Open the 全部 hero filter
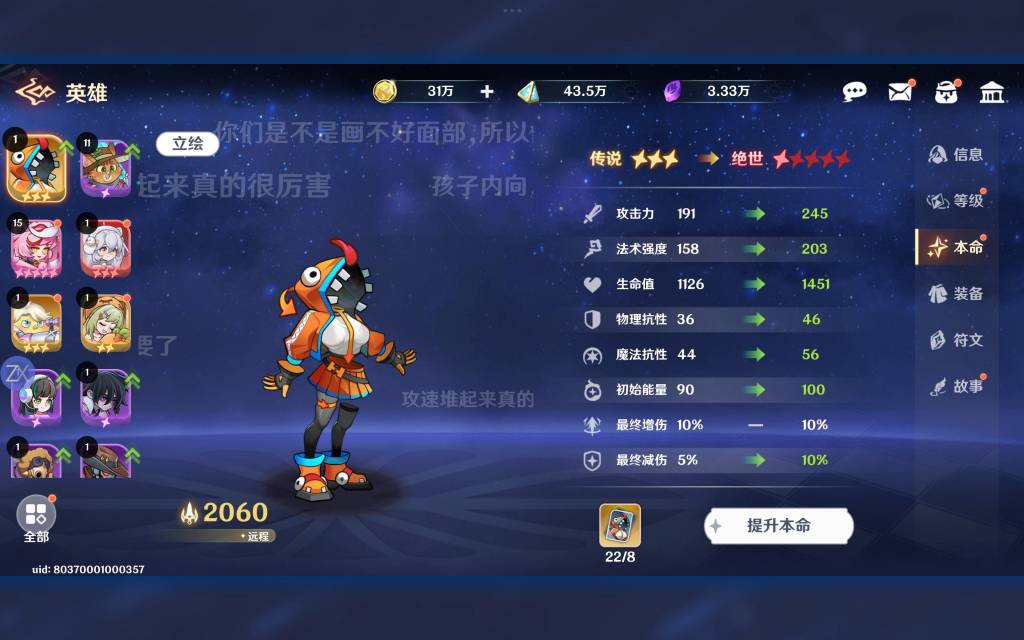Image resolution: width=1024 pixels, height=640 pixels. (x=36, y=517)
